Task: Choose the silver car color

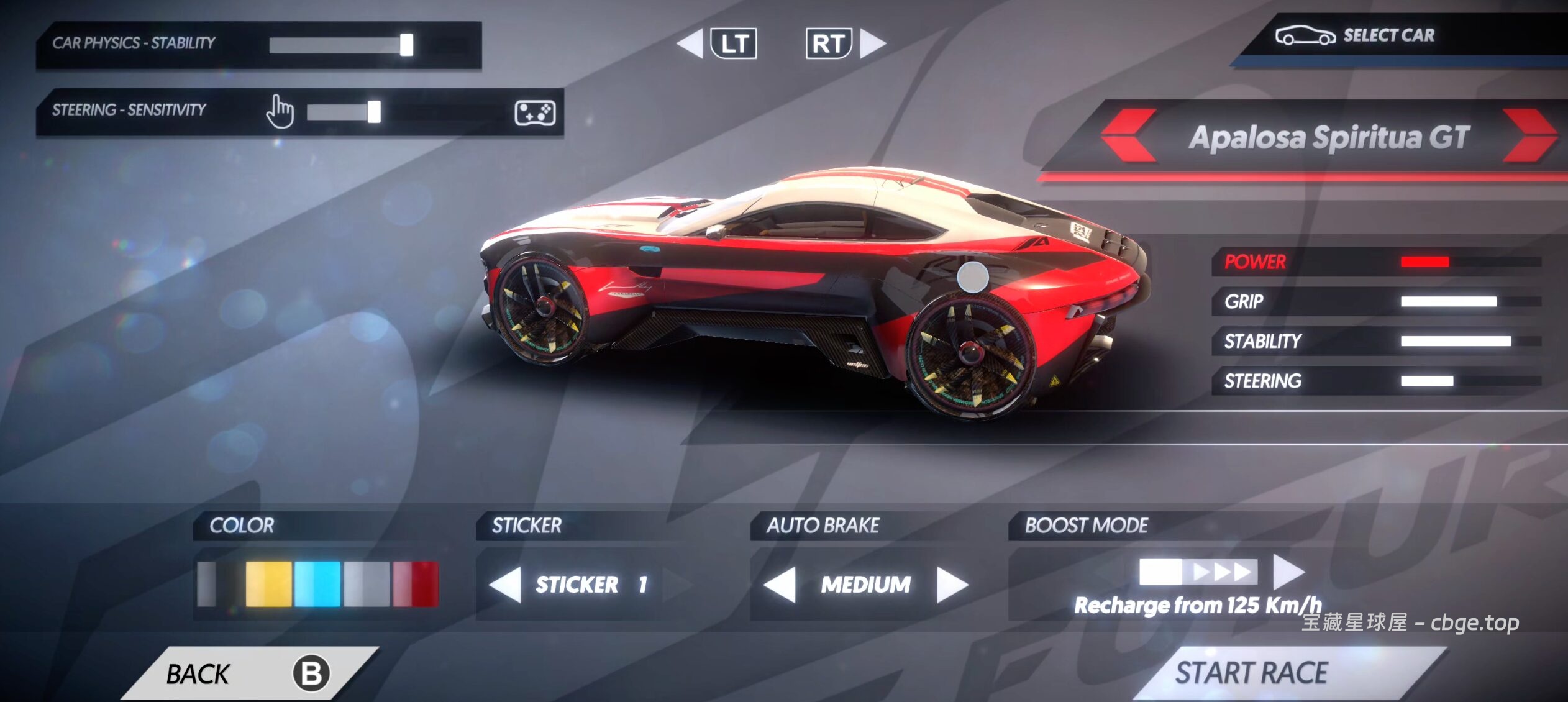Action: coord(367,584)
